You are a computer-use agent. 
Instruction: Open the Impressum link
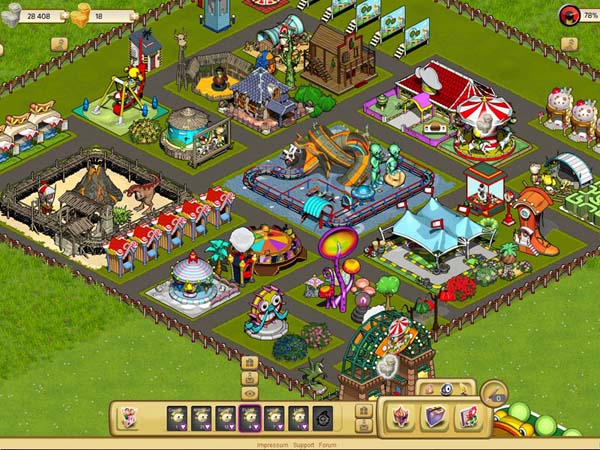pyautogui.click(x=273, y=444)
